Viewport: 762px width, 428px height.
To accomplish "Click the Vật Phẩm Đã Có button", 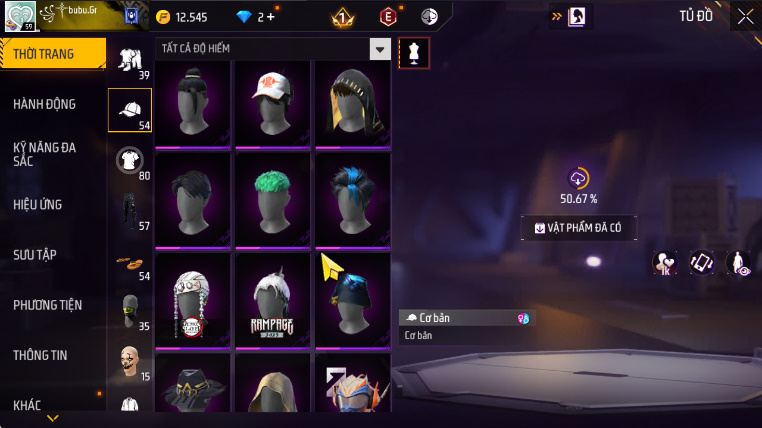I will pos(579,228).
